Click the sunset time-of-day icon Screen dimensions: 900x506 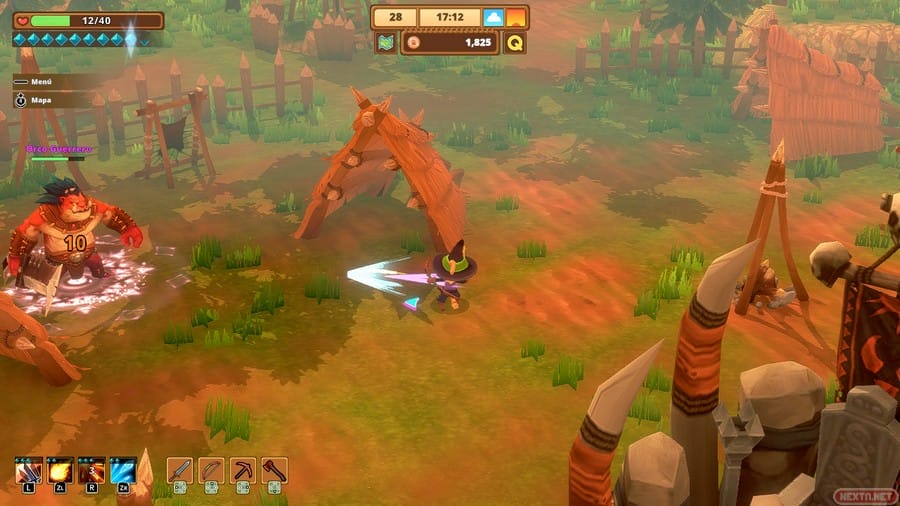point(516,17)
